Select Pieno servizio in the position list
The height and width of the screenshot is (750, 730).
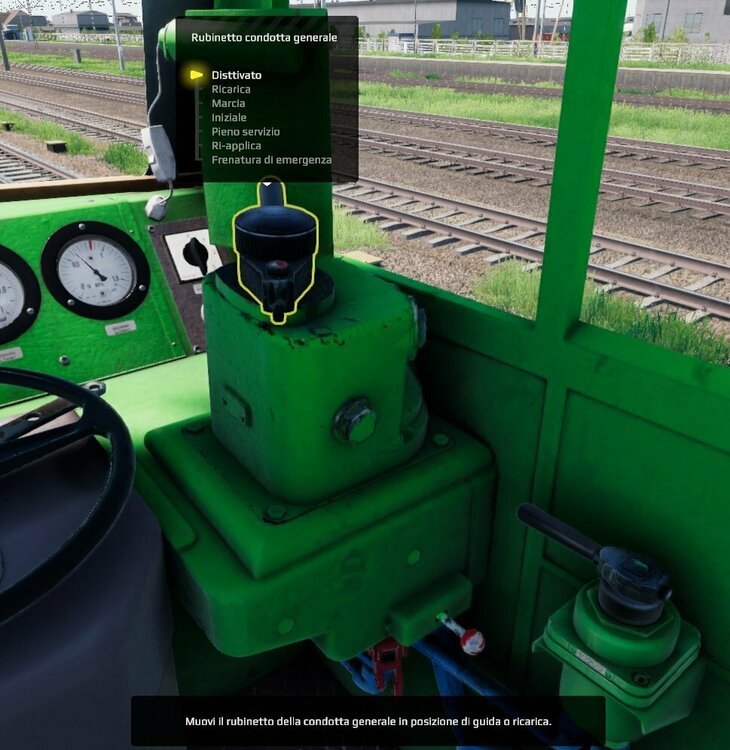[245, 131]
